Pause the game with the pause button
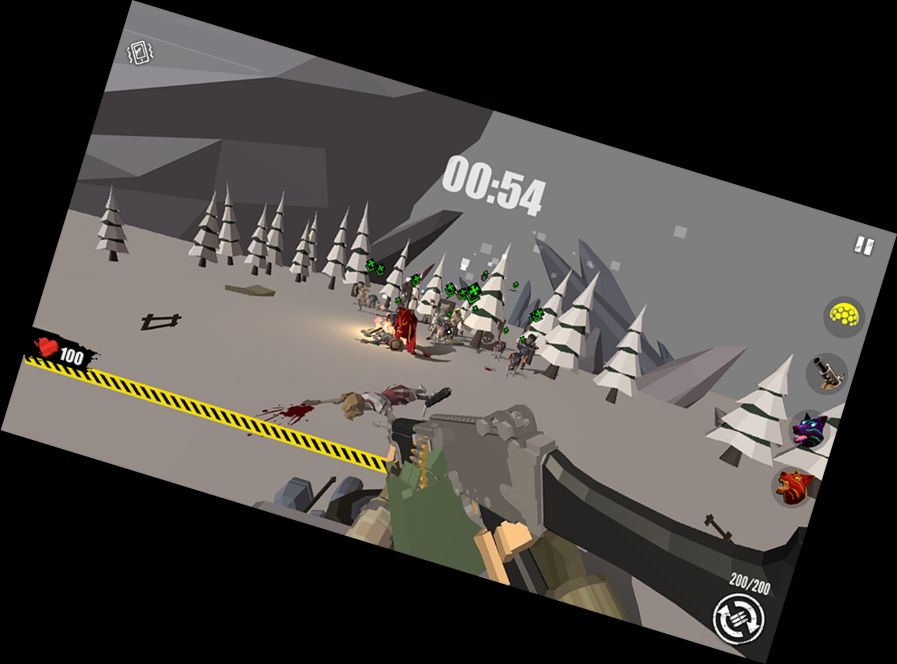 click(863, 244)
